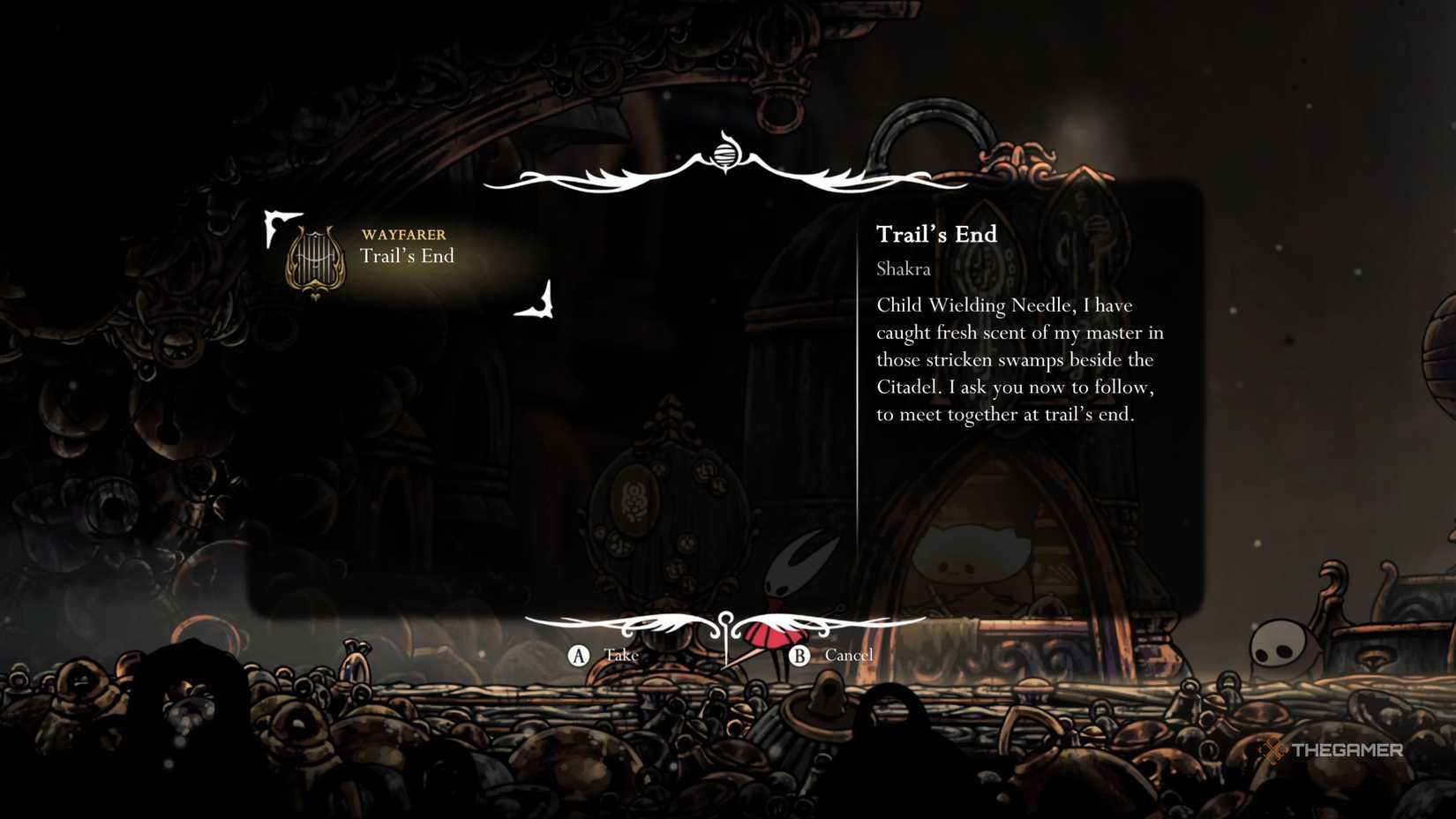Image resolution: width=1456 pixels, height=819 pixels.
Task: Click the WAYFARER category label
Action: (x=402, y=235)
